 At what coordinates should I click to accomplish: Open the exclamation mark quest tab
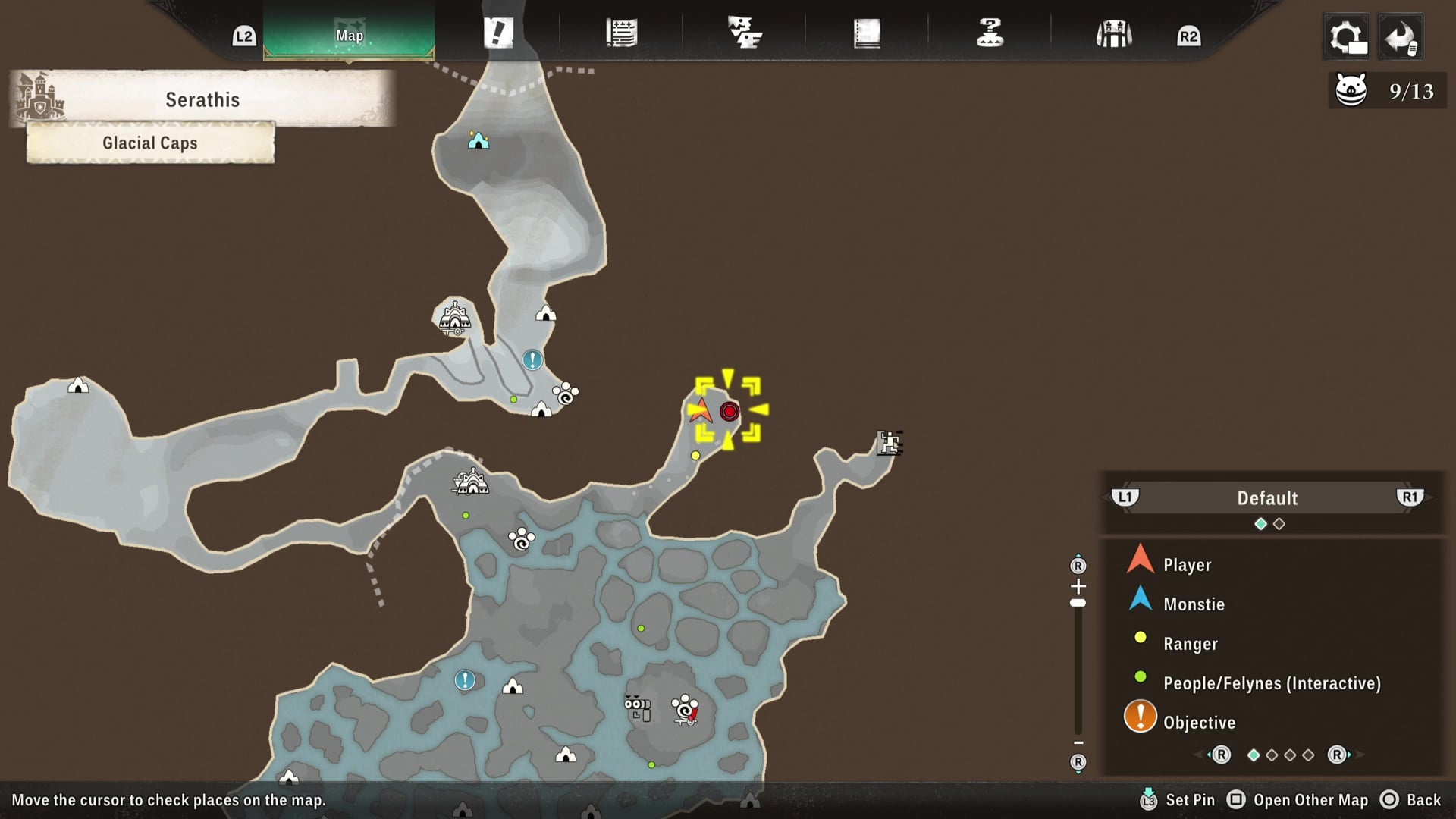click(x=498, y=33)
